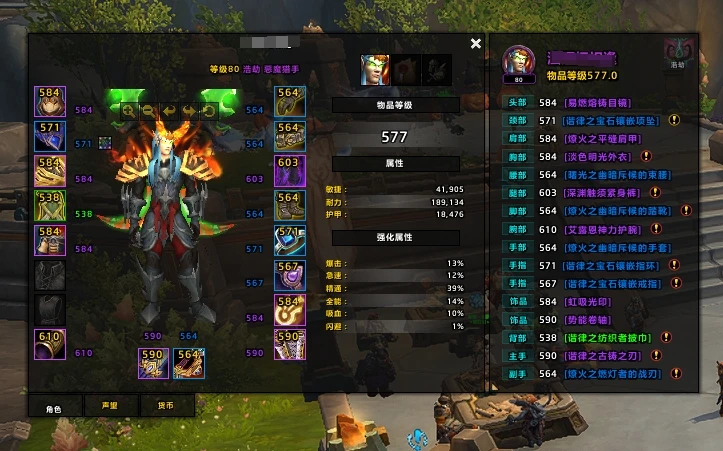This screenshot has width=723, height=451.
Task: Click the helmet slot with the goggles icon
Action: (x=49, y=102)
